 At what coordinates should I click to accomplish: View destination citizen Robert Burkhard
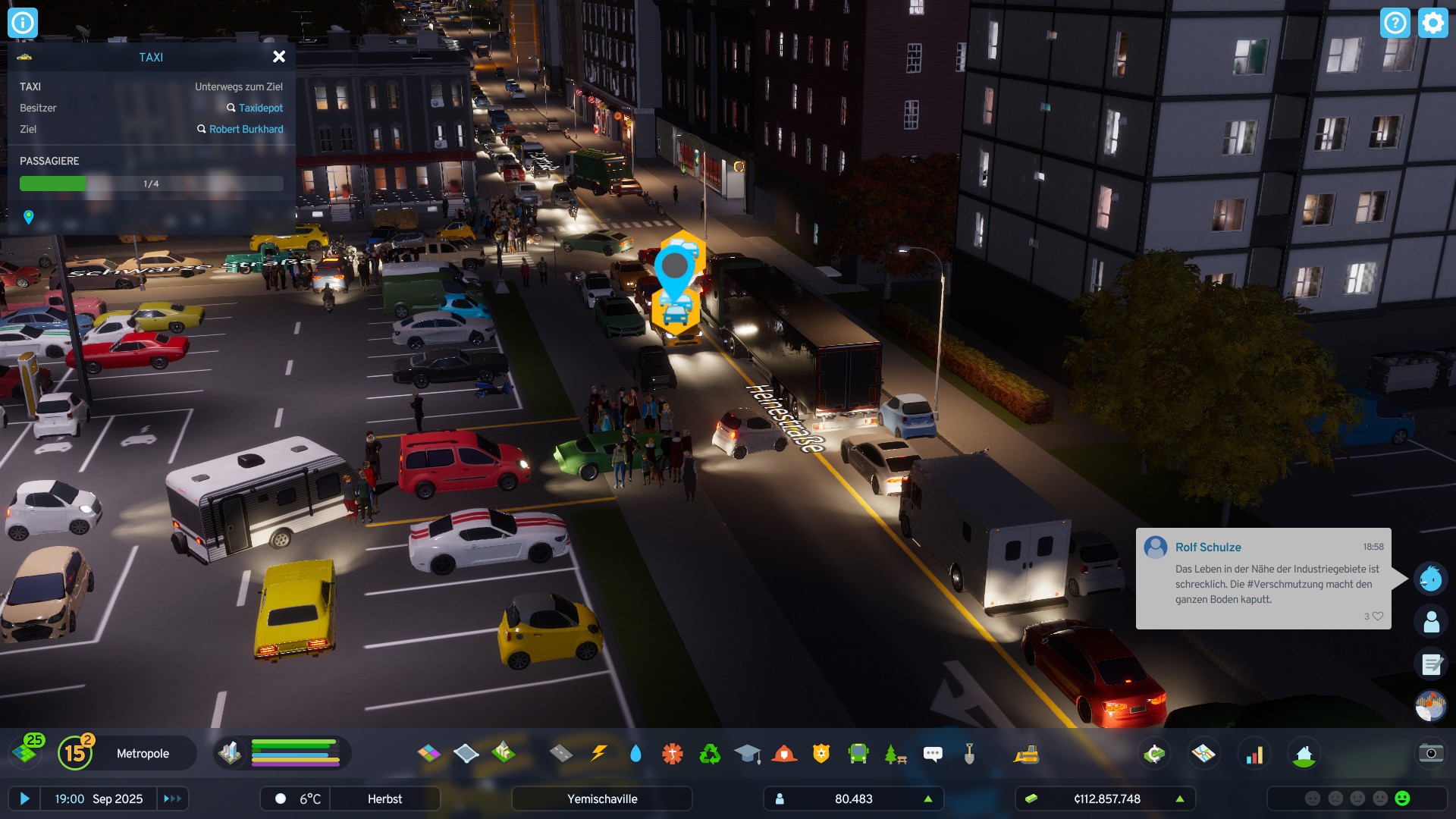(x=246, y=129)
